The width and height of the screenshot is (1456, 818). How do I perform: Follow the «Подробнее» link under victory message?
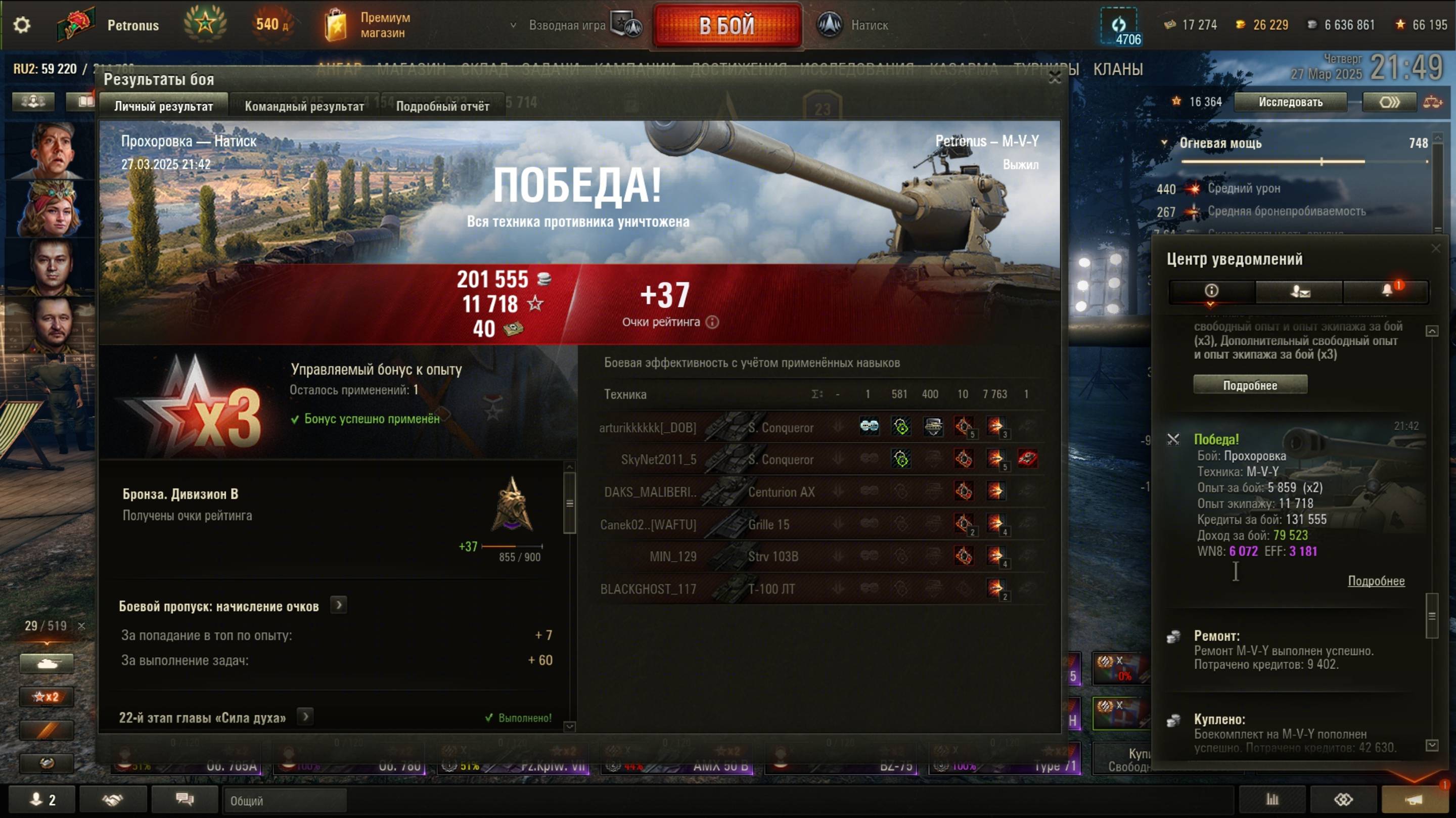pos(1376,581)
